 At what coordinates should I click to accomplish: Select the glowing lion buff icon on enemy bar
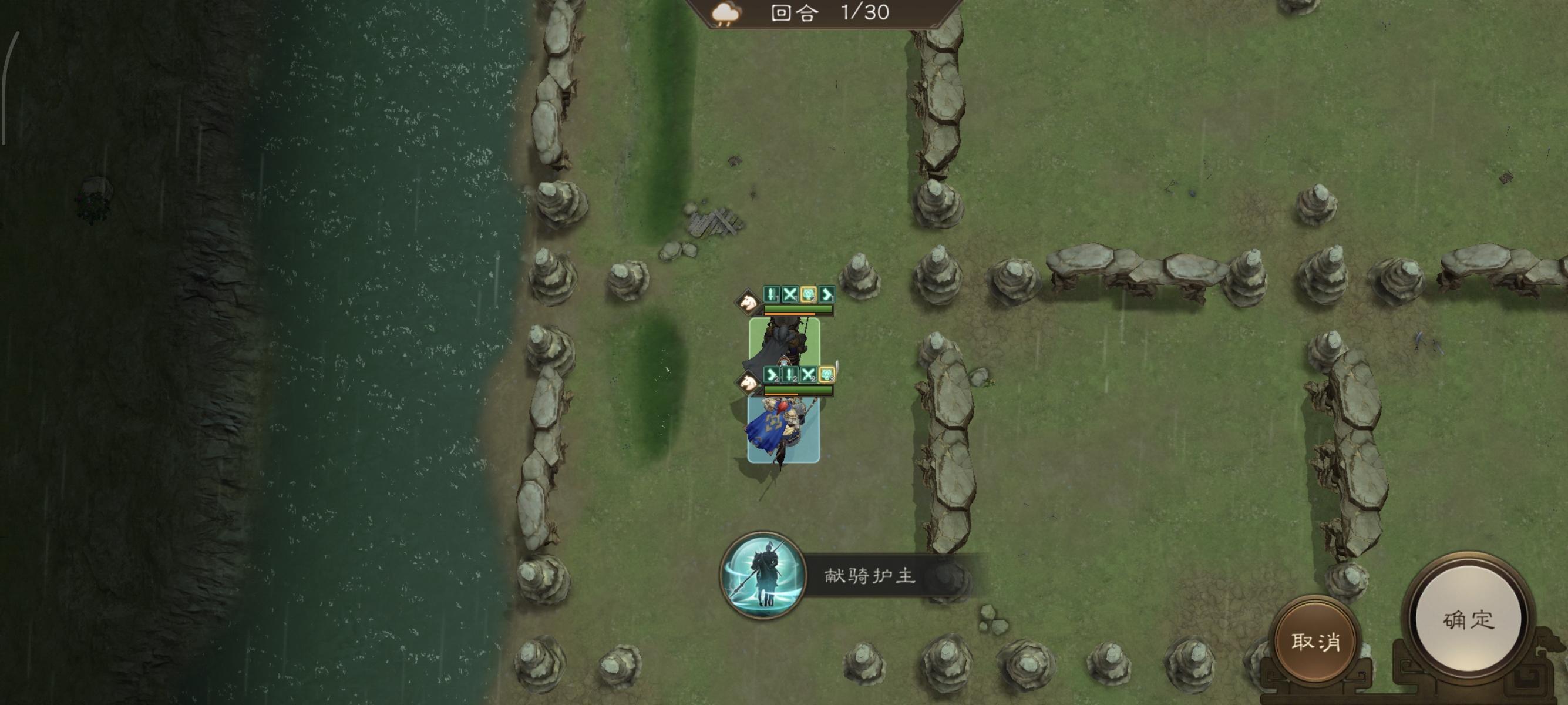[x=807, y=295]
